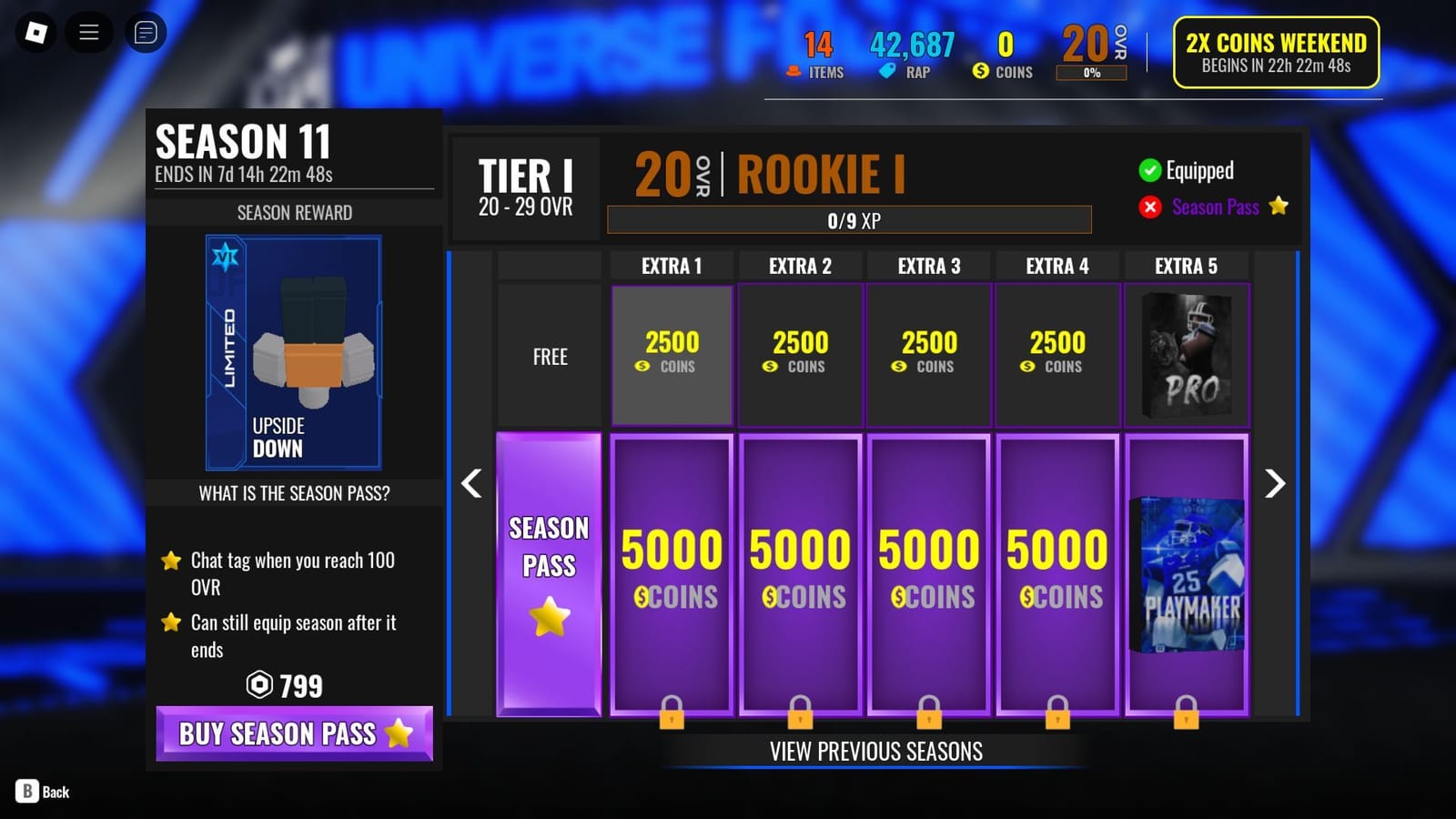Screen dimensions: 1456x819
Task: Click the Upside Down limited reward card
Action: pos(295,350)
